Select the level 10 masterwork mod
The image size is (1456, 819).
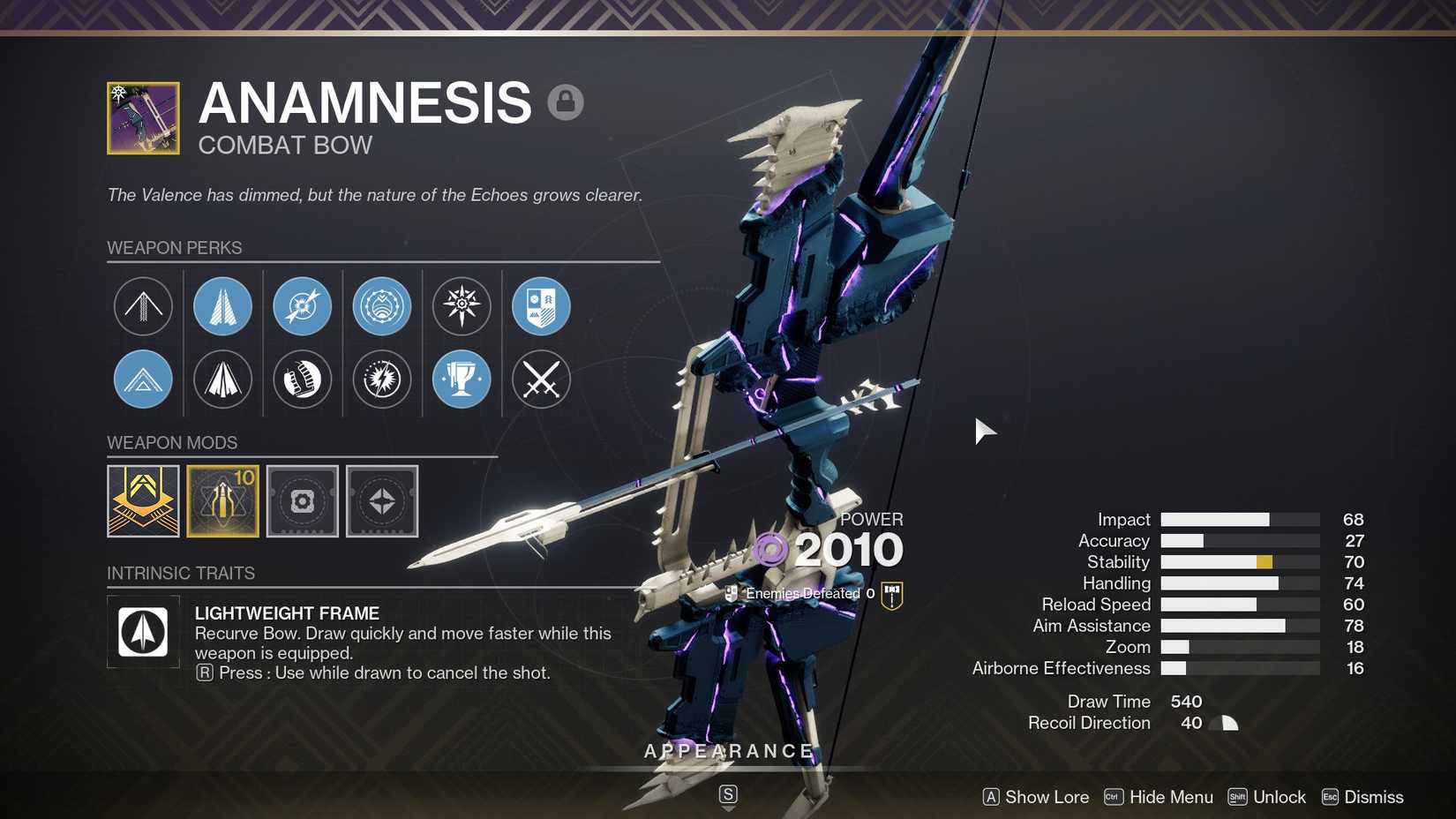222,500
